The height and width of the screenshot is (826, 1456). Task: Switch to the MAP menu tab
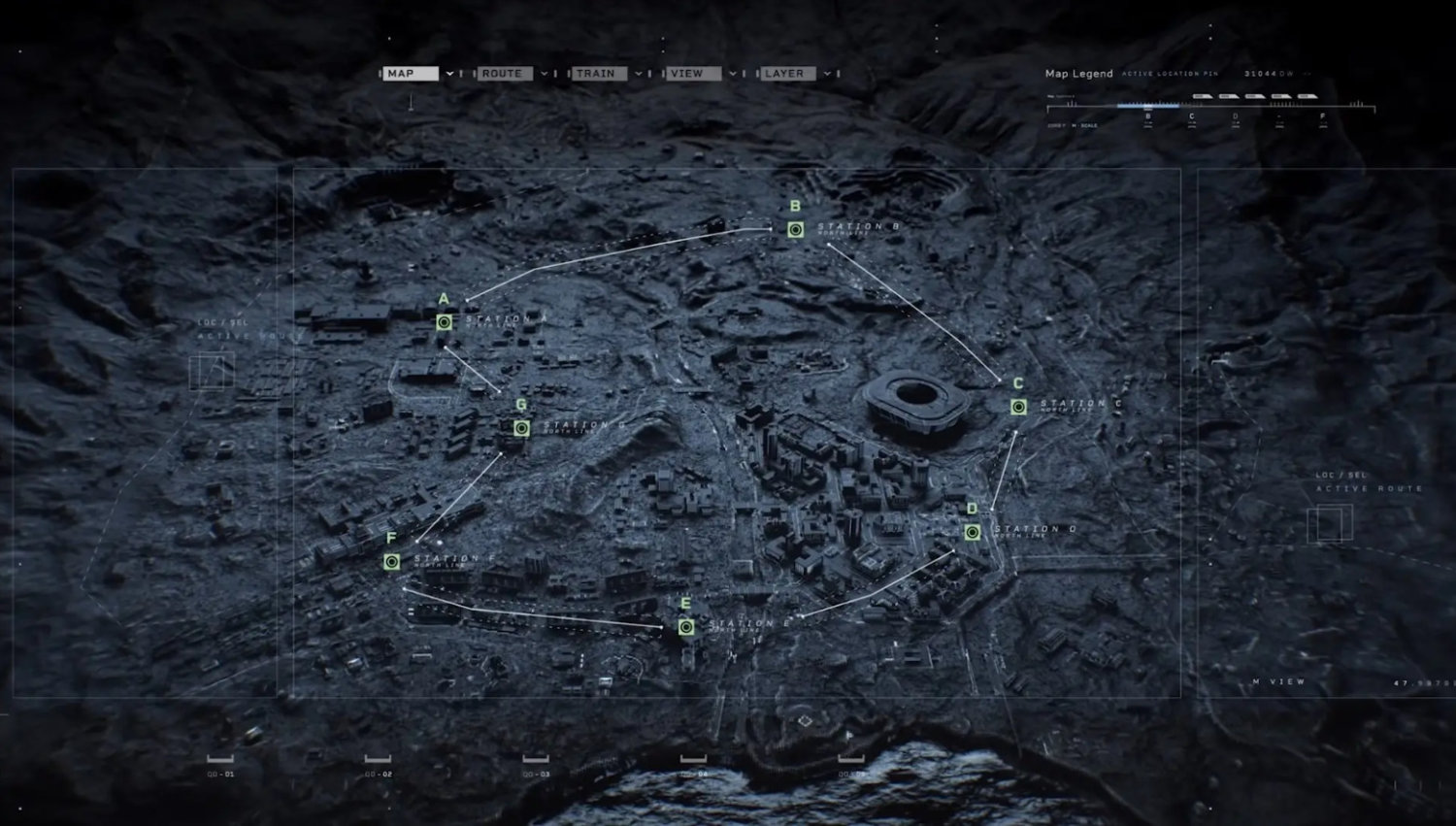coord(412,73)
